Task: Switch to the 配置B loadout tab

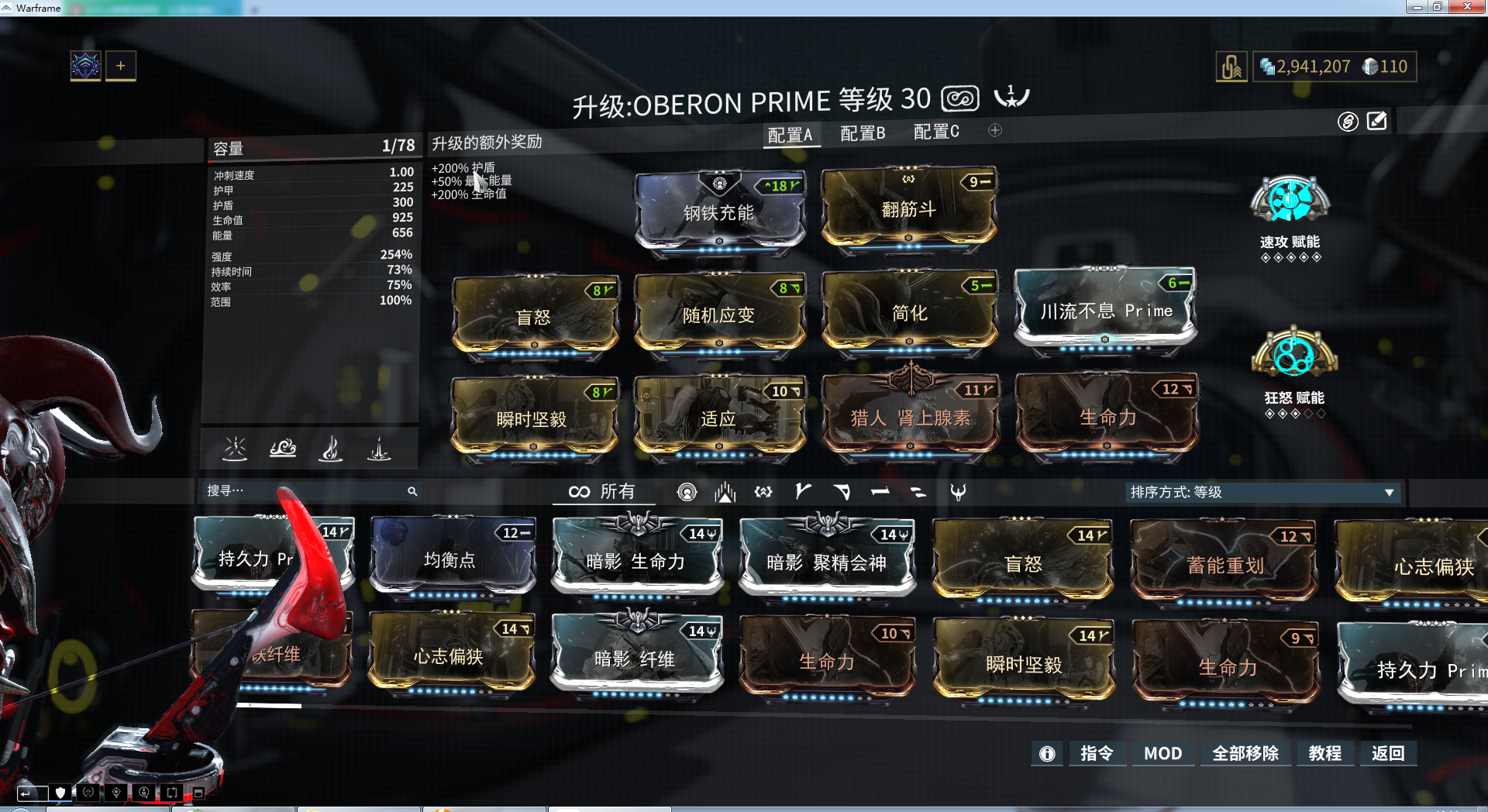Action: coord(863,133)
